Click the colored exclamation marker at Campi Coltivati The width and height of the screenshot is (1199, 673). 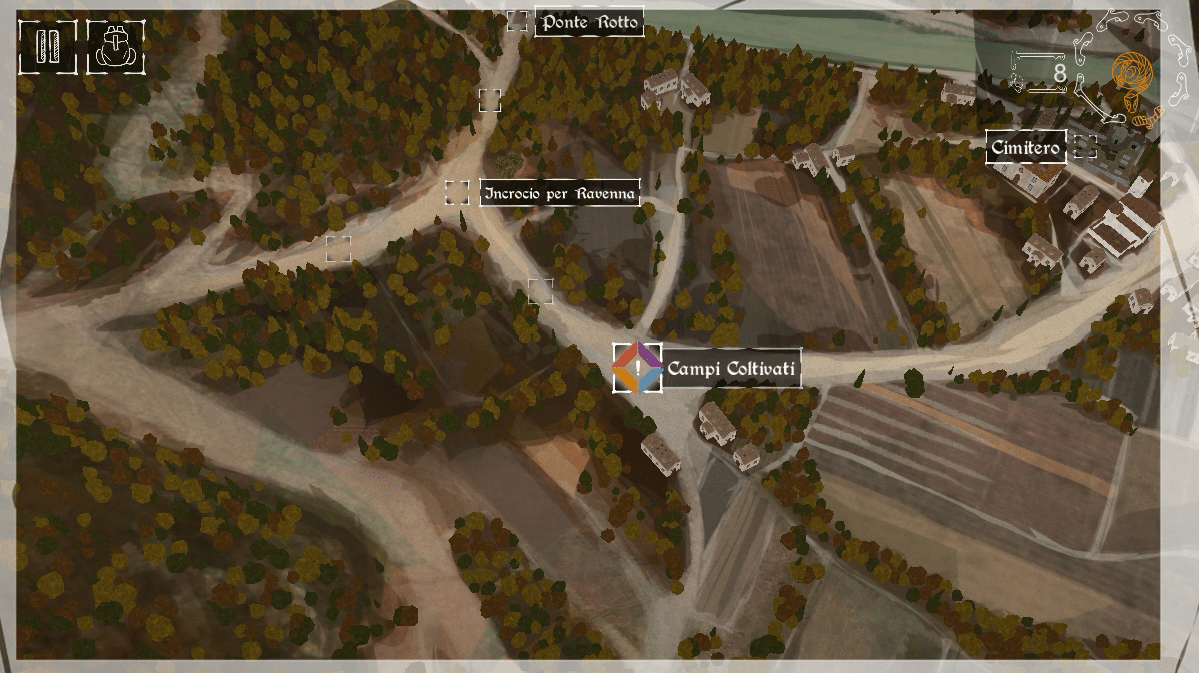point(637,368)
